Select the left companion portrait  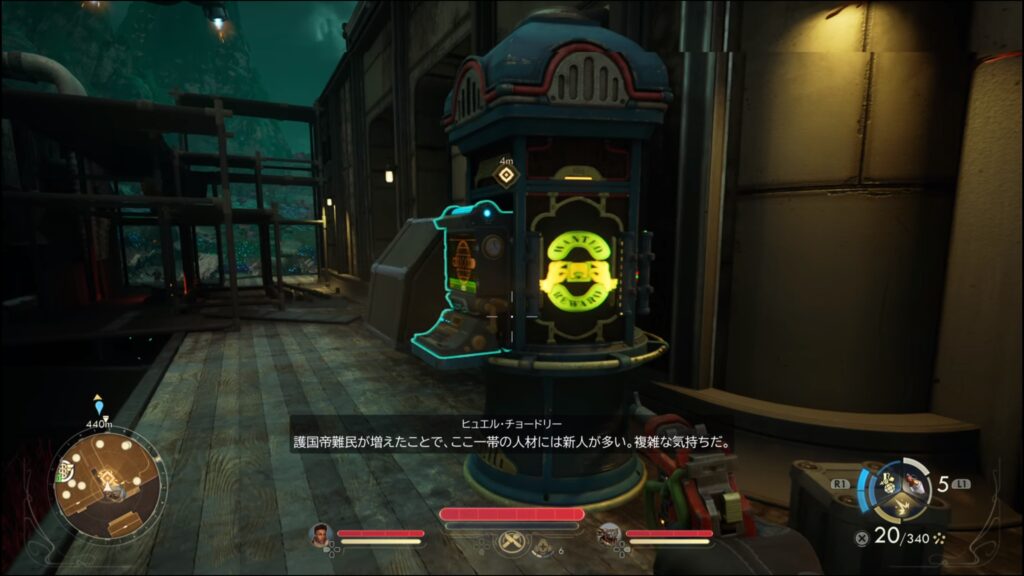click(320, 535)
